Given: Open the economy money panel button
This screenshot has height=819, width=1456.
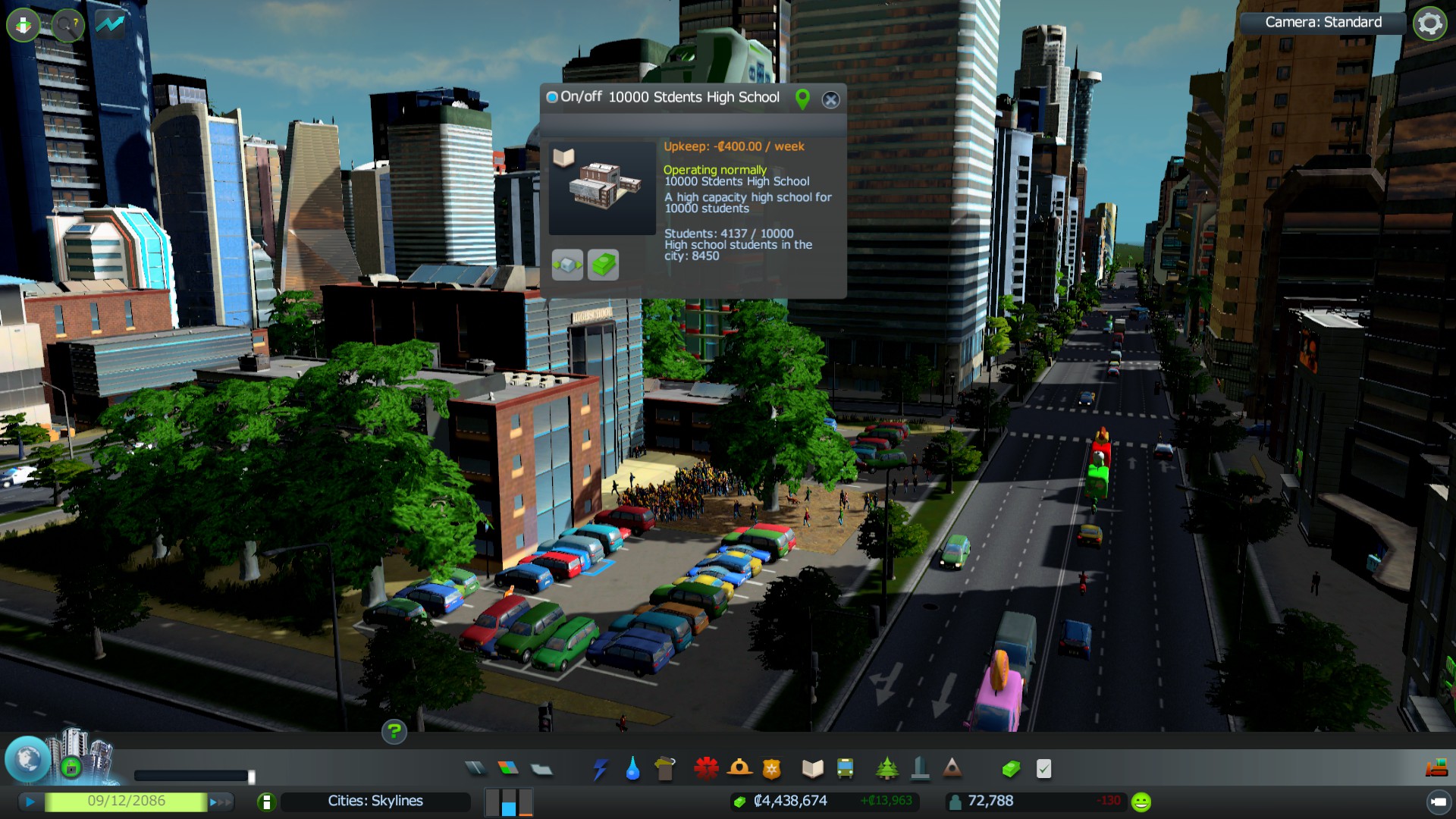Looking at the screenshot, I should (x=1010, y=769).
